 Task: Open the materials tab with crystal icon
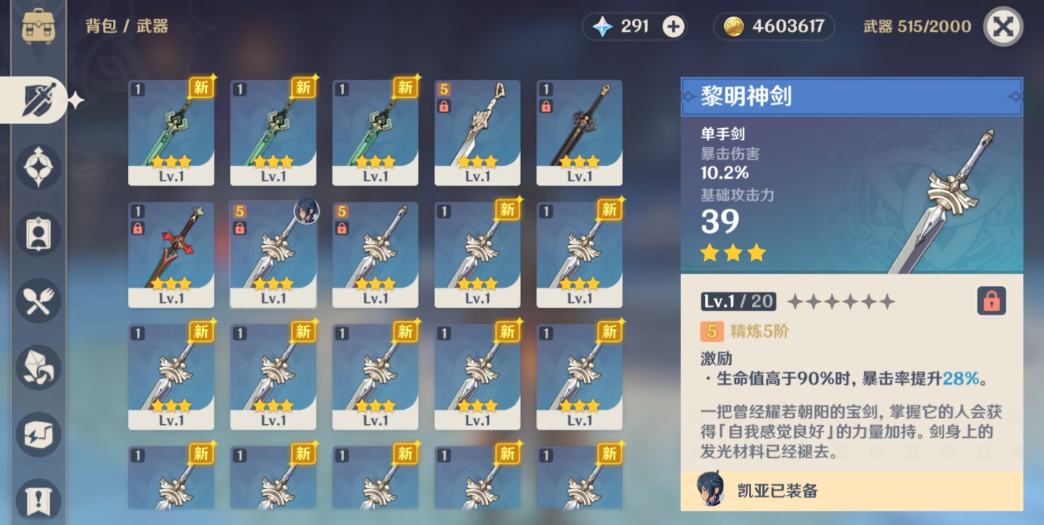[x=39, y=368]
